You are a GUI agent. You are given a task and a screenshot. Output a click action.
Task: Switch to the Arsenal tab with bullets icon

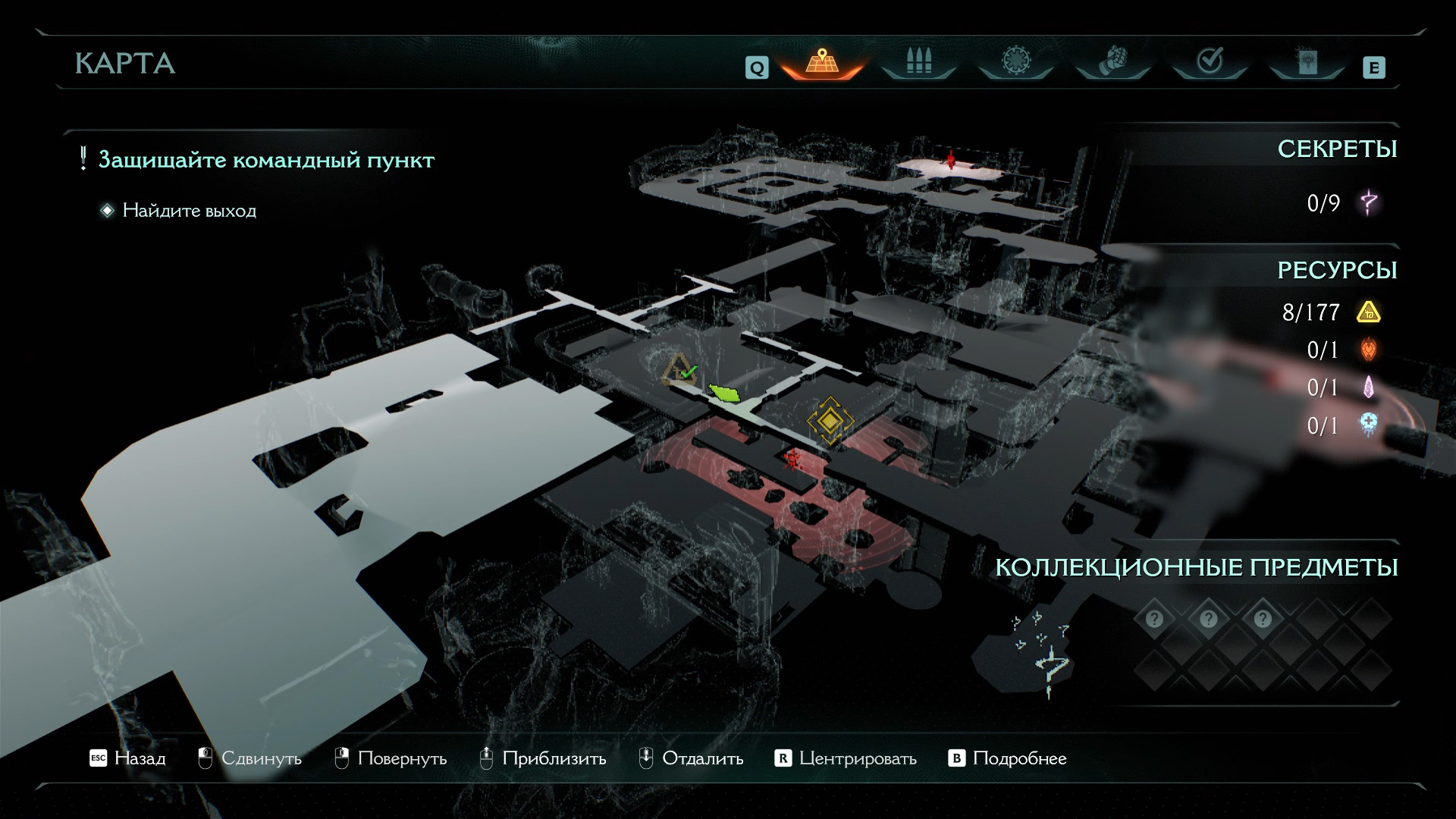pyautogui.click(x=918, y=61)
